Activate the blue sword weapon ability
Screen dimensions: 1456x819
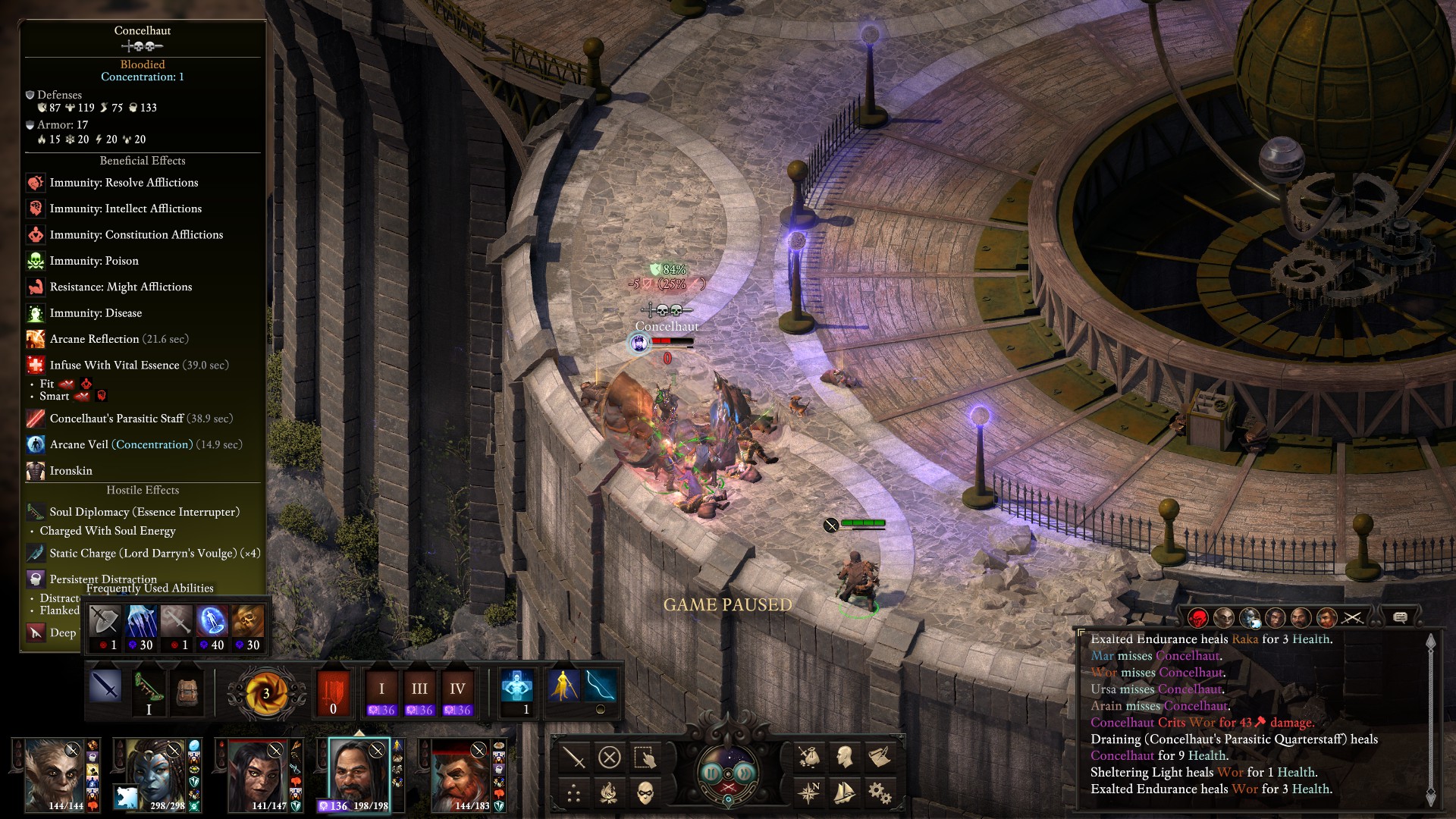[x=105, y=686]
